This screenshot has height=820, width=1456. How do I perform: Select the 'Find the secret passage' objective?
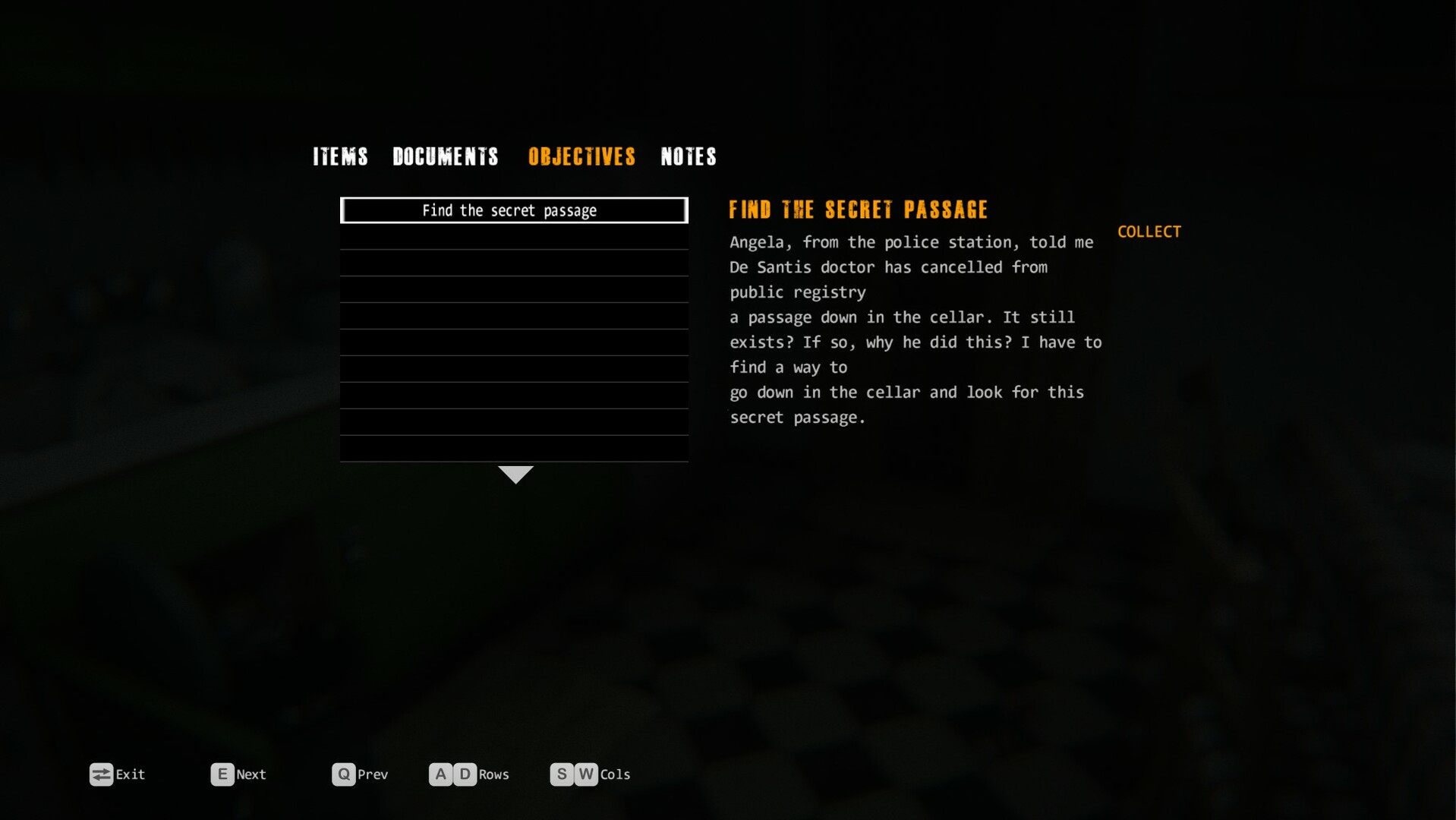click(515, 210)
